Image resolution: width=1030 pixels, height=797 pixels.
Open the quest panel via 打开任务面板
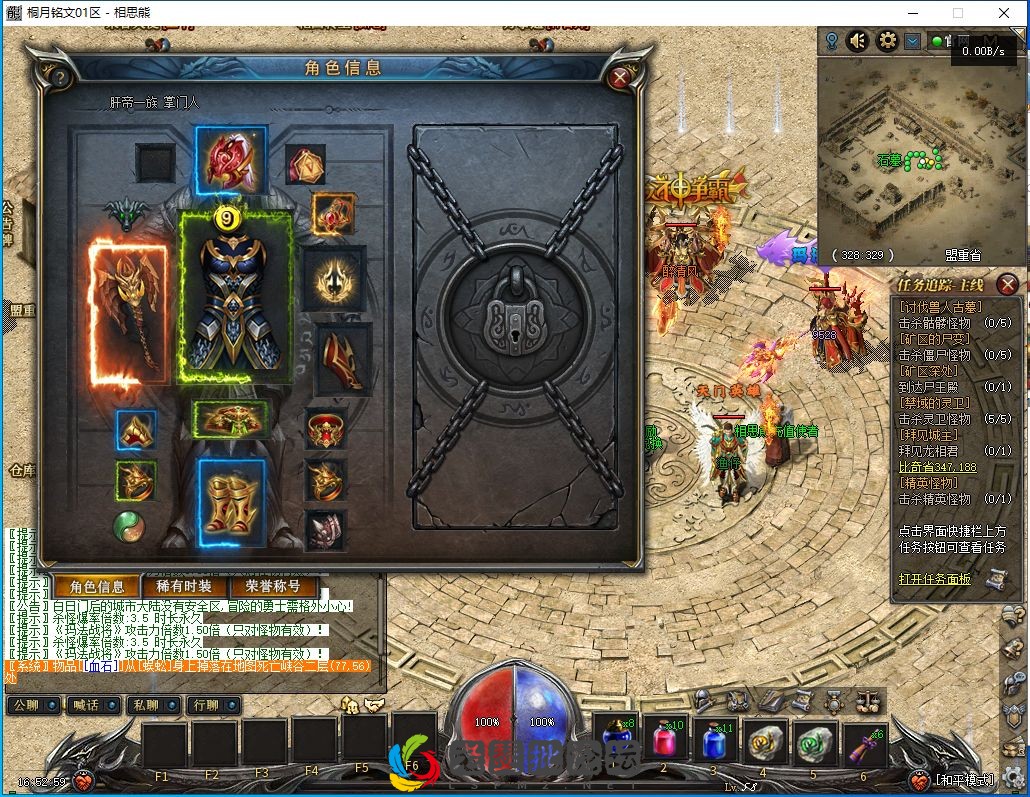click(935, 579)
